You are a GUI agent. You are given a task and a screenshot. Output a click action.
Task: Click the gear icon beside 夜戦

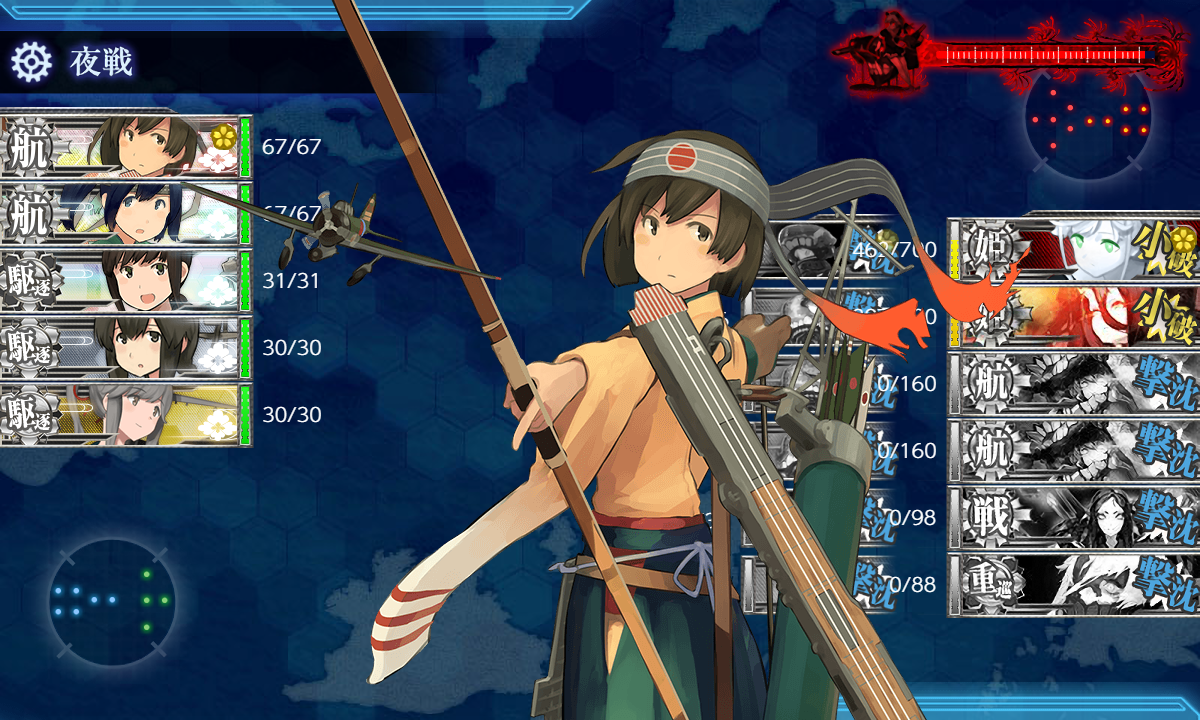[31, 62]
